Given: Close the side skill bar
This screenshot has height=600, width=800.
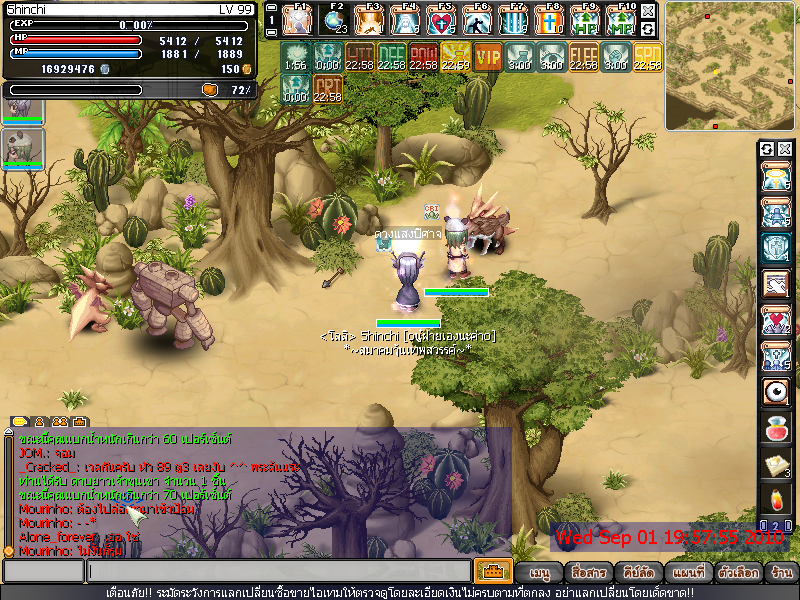Looking at the screenshot, I should tap(785, 149).
